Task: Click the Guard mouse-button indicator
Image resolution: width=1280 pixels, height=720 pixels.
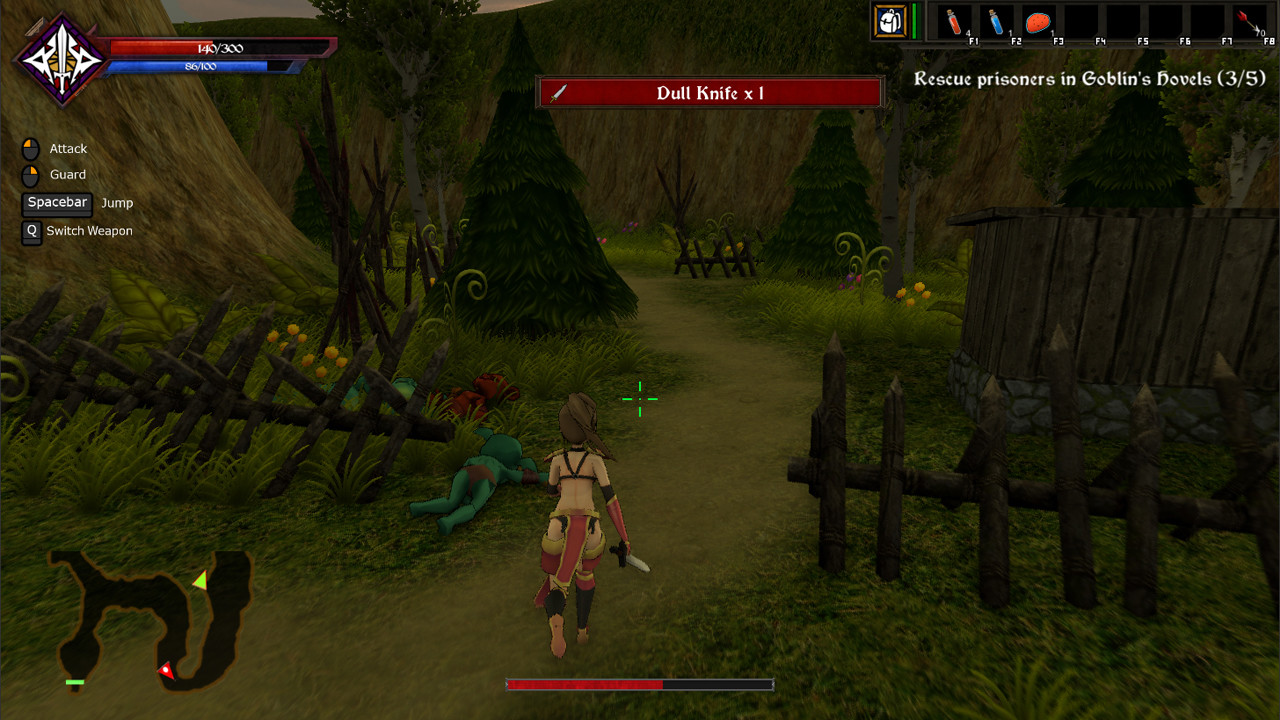Action: 30,174
